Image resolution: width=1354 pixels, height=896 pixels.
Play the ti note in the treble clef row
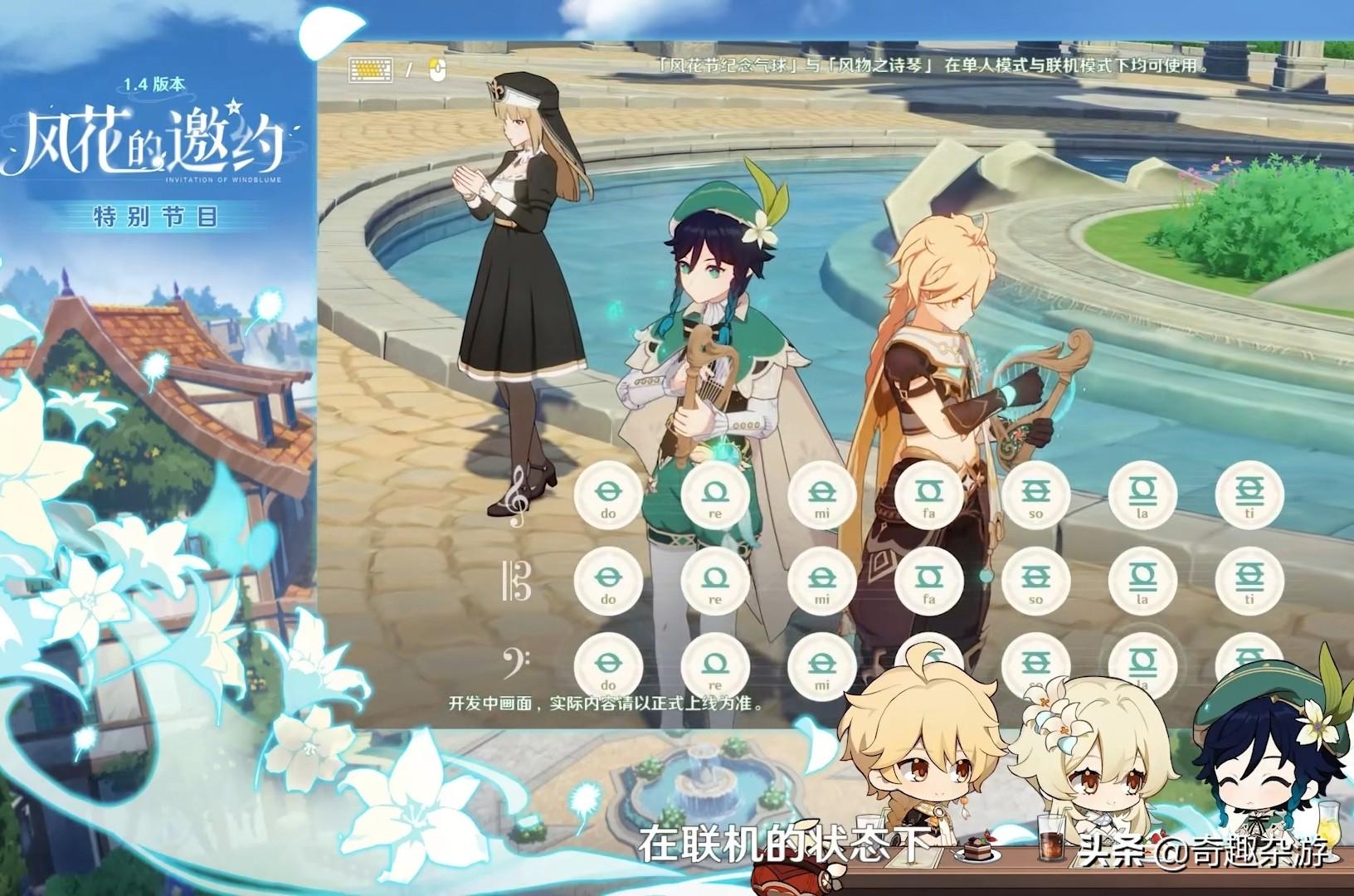click(1249, 495)
